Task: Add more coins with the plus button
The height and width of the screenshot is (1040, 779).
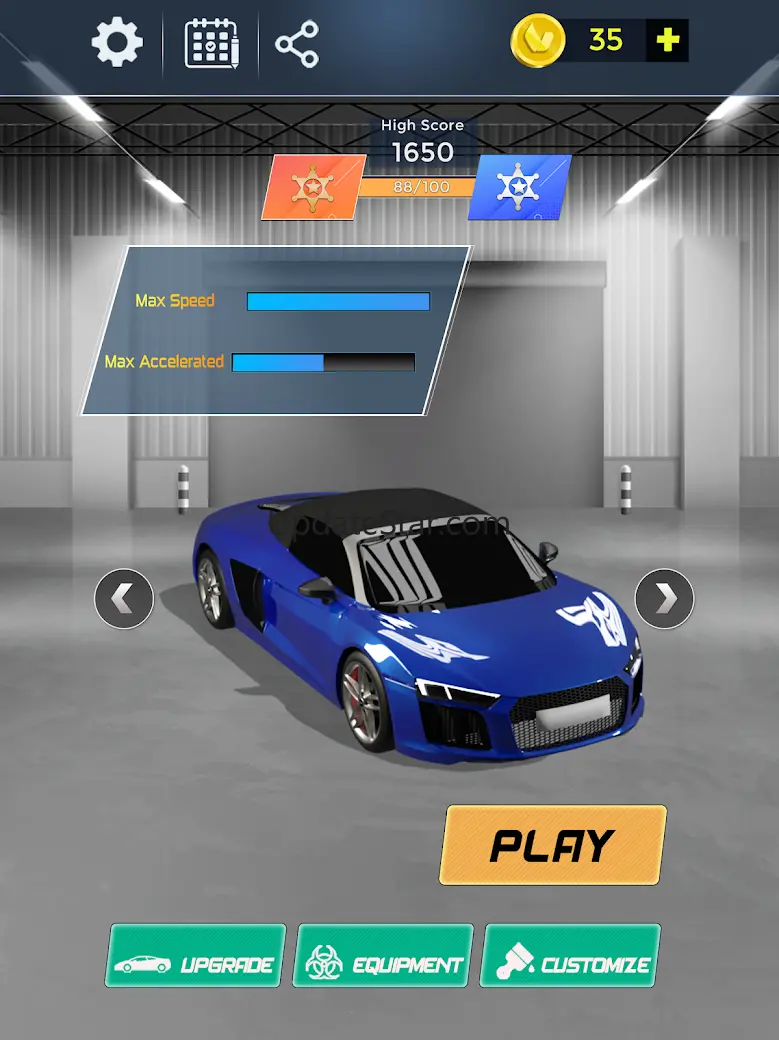Action: click(x=667, y=40)
